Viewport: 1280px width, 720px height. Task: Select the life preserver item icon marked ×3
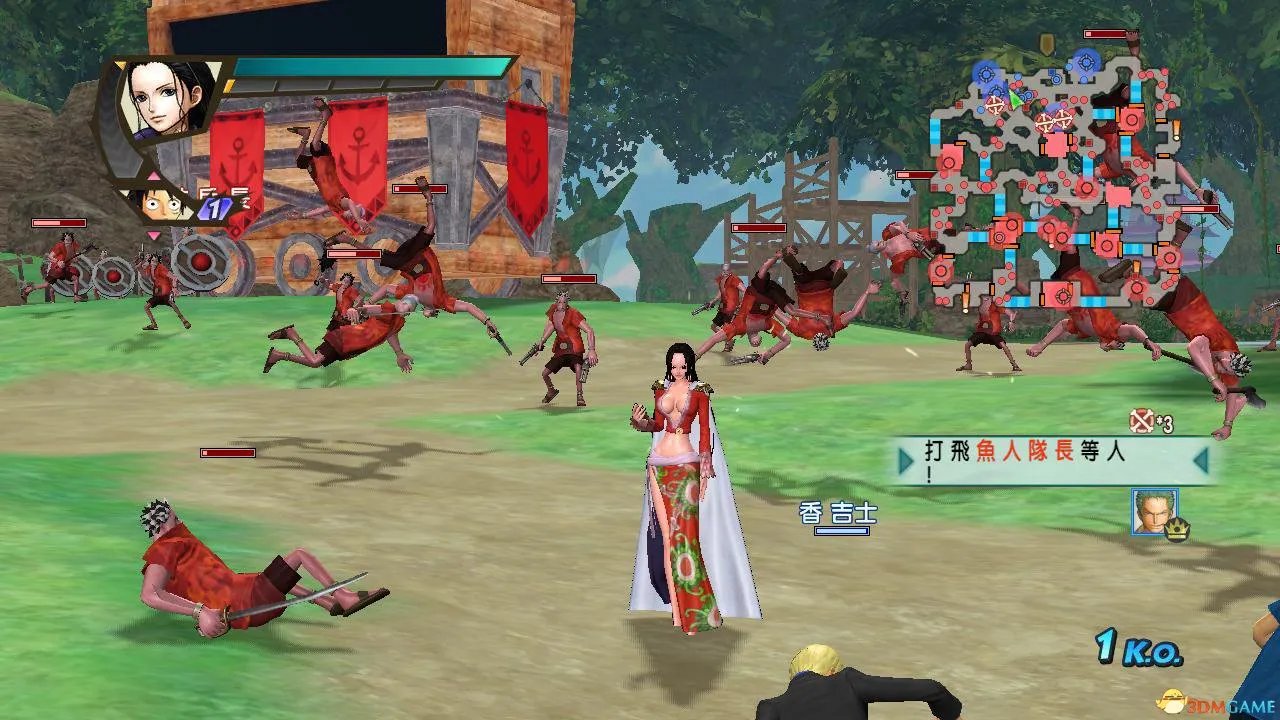click(1141, 421)
